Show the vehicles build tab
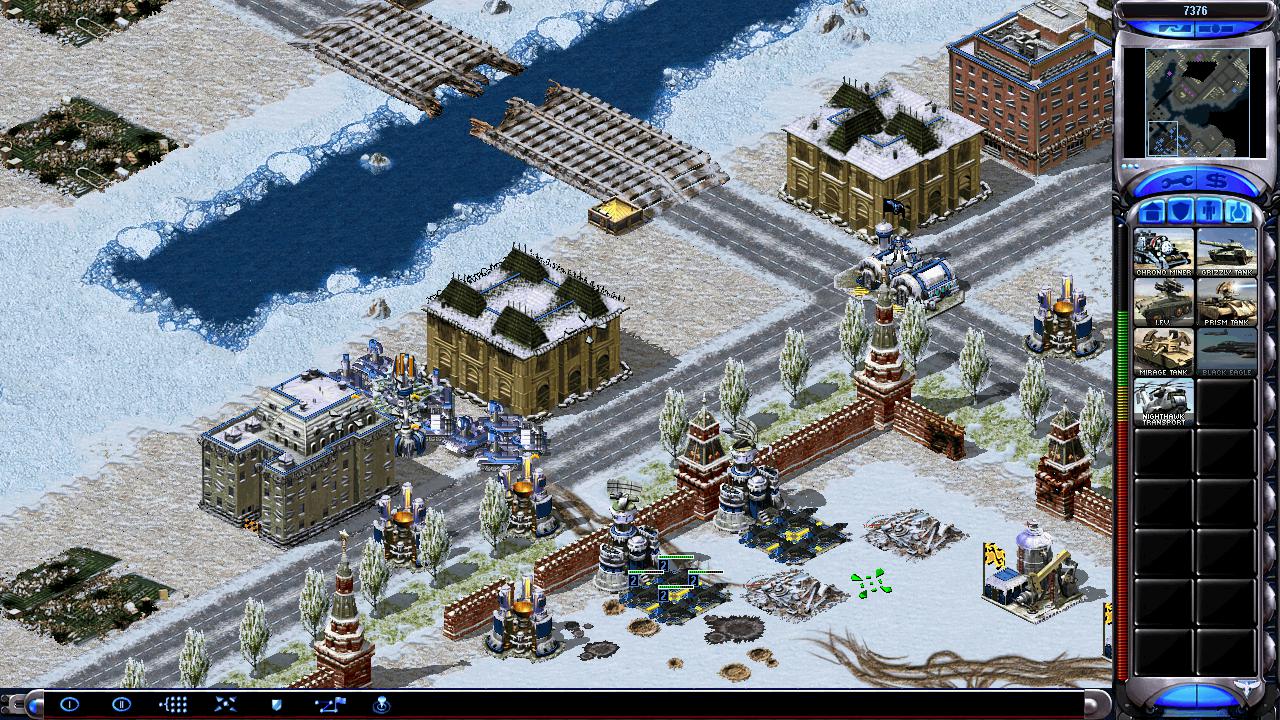The image size is (1280, 720). point(1236,212)
